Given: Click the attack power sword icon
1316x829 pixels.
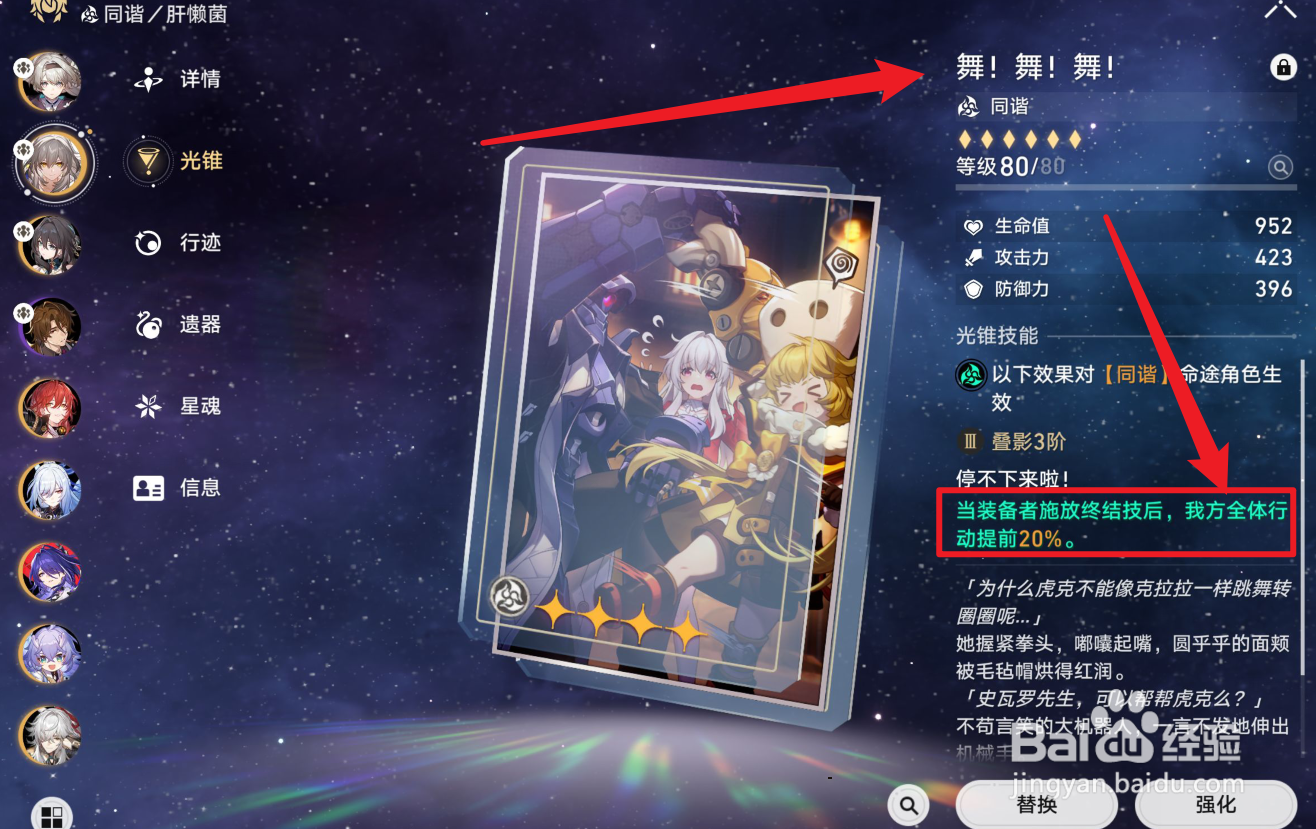Looking at the screenshot, I should [x=973, y=257].
